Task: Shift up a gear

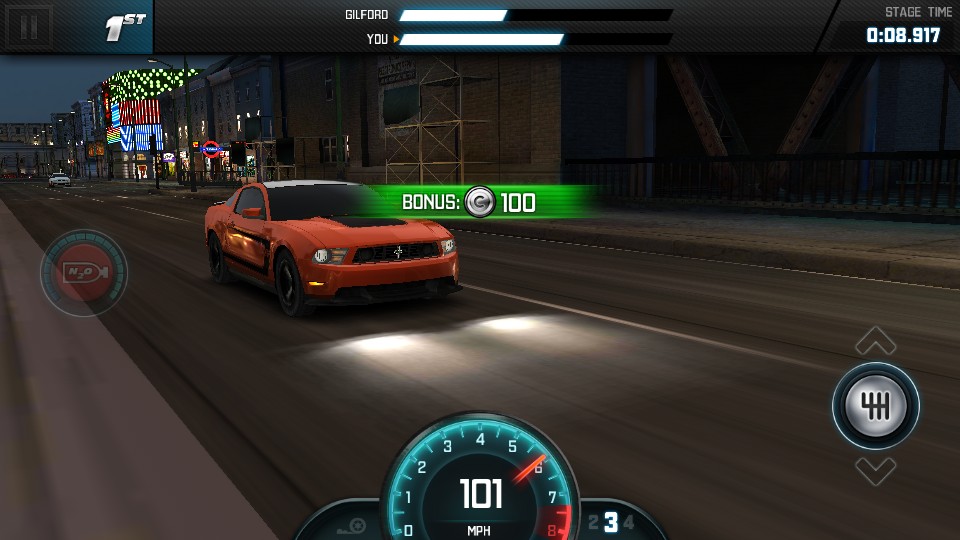Action: (876, 341)
